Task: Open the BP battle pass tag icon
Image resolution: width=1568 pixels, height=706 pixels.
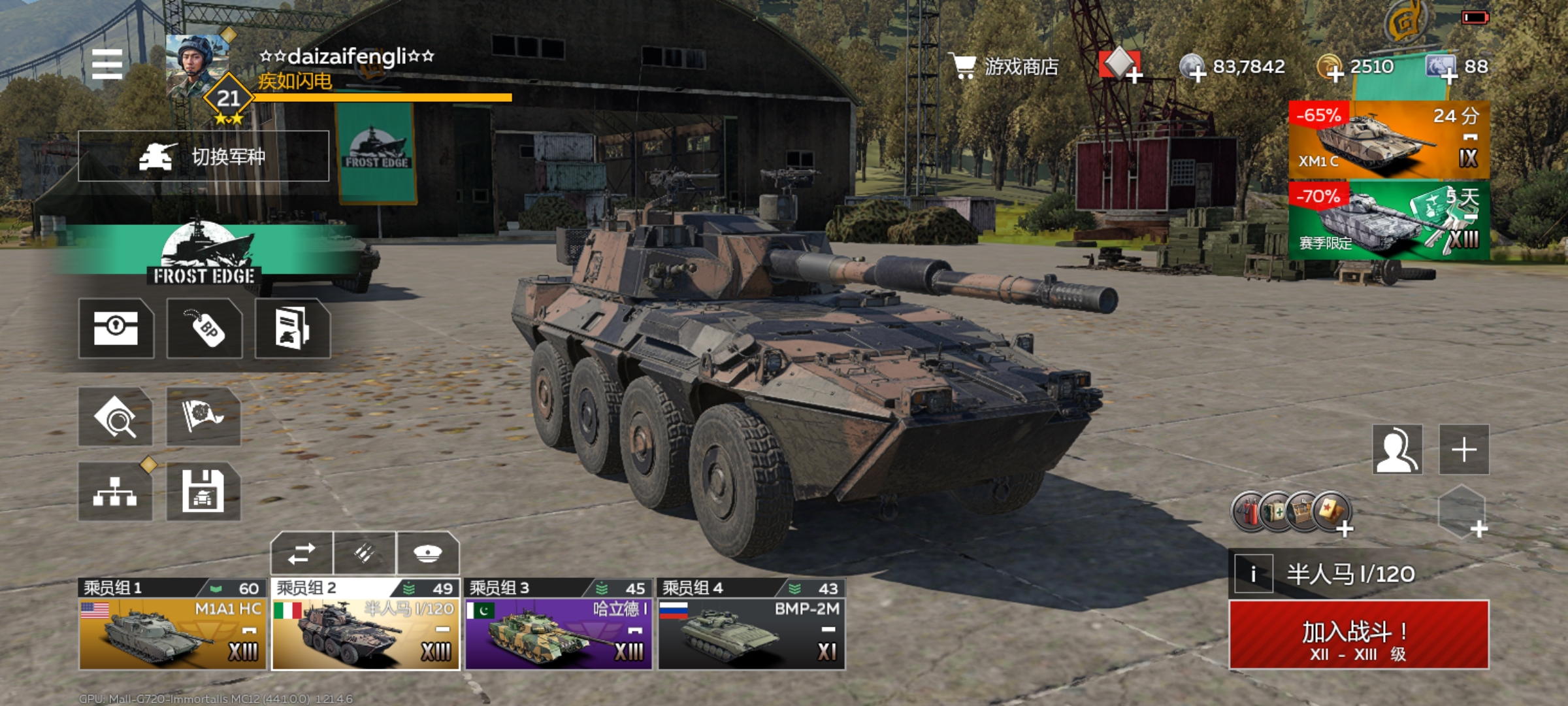Action: click(x=204, y=328)
